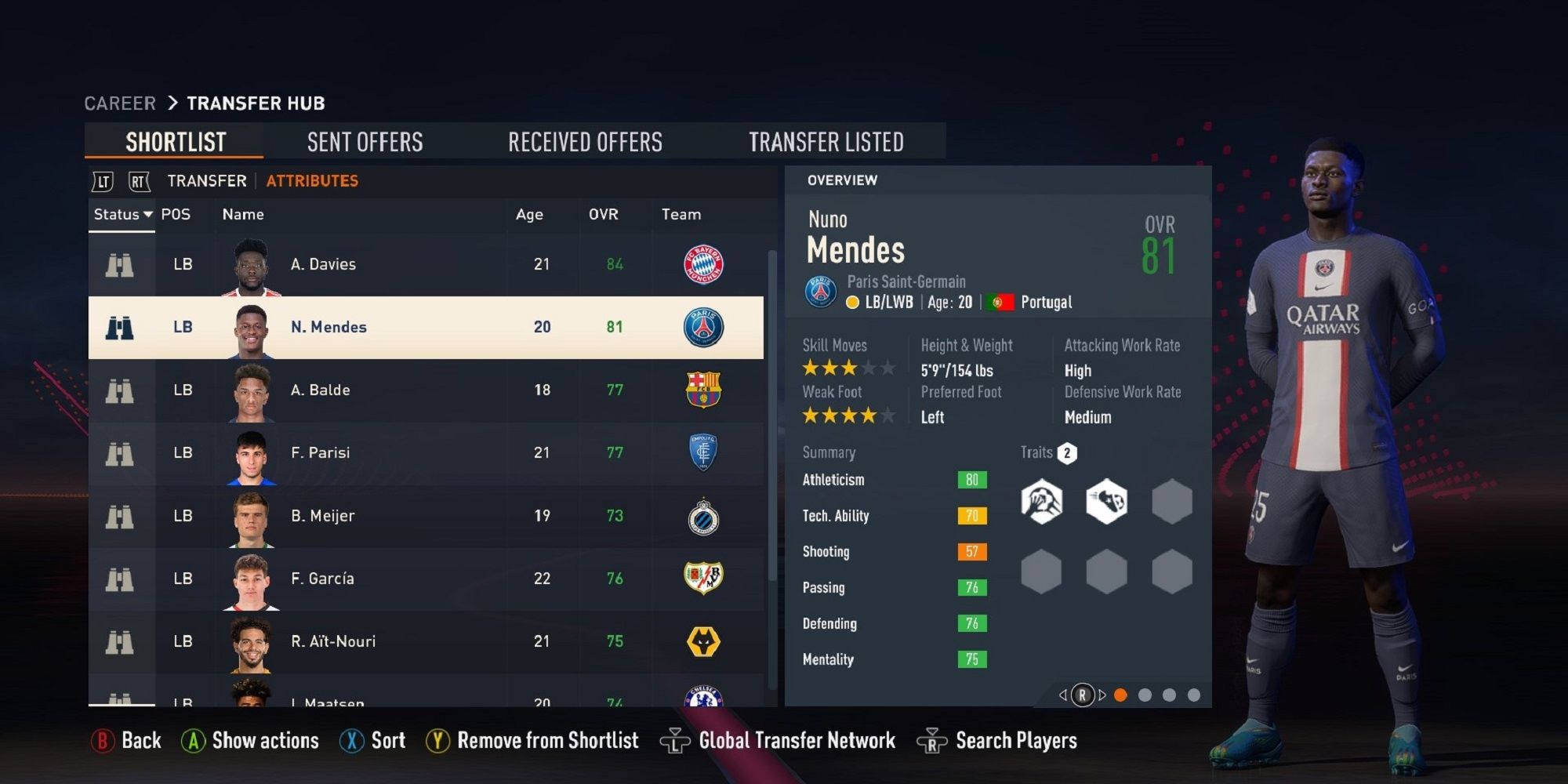The image size is (1568, 784).
Task: Click the Athleticism rating bar
Action: coord(971,480)
